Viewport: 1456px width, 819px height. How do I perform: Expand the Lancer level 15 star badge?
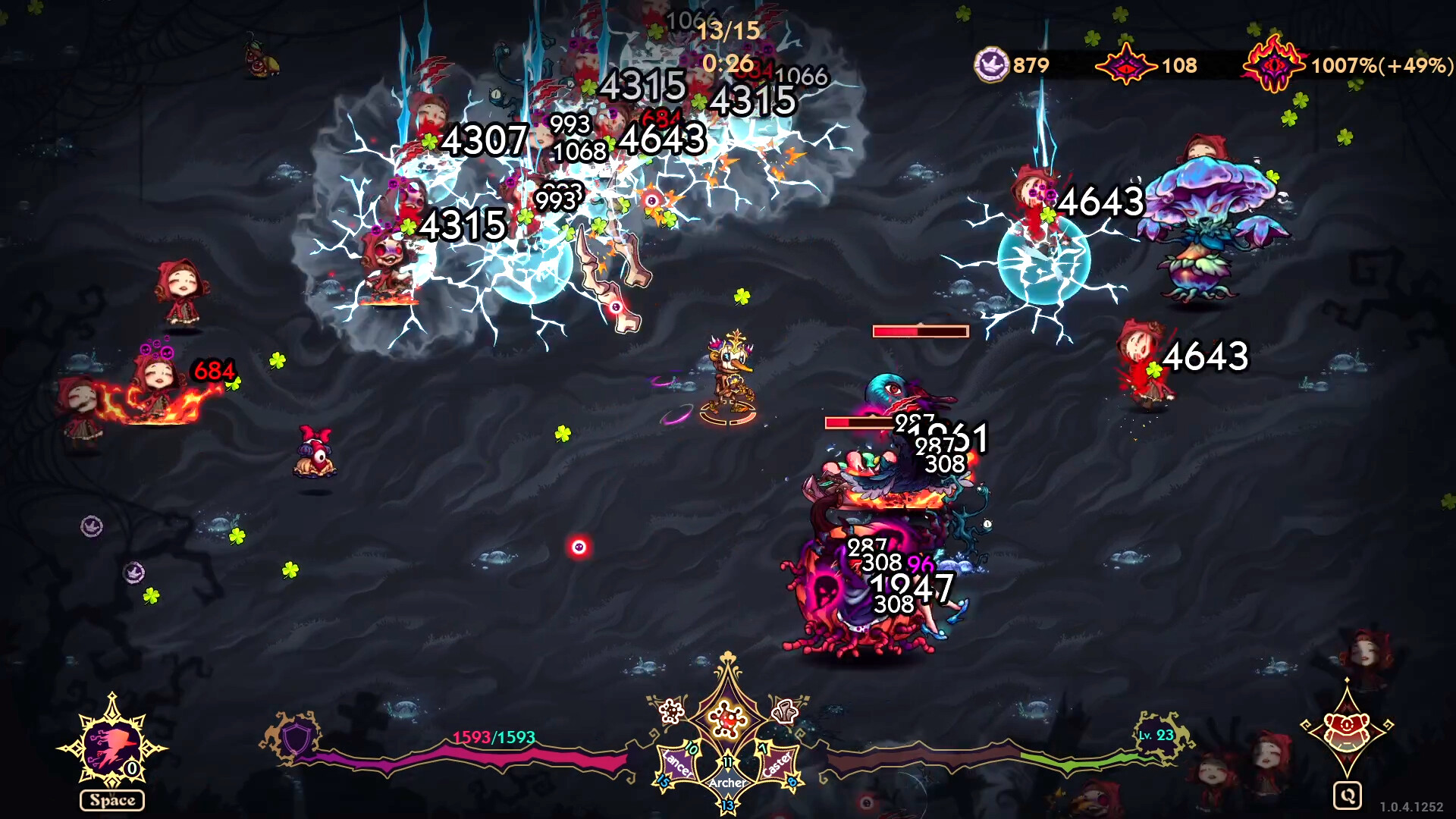point(663,783)
